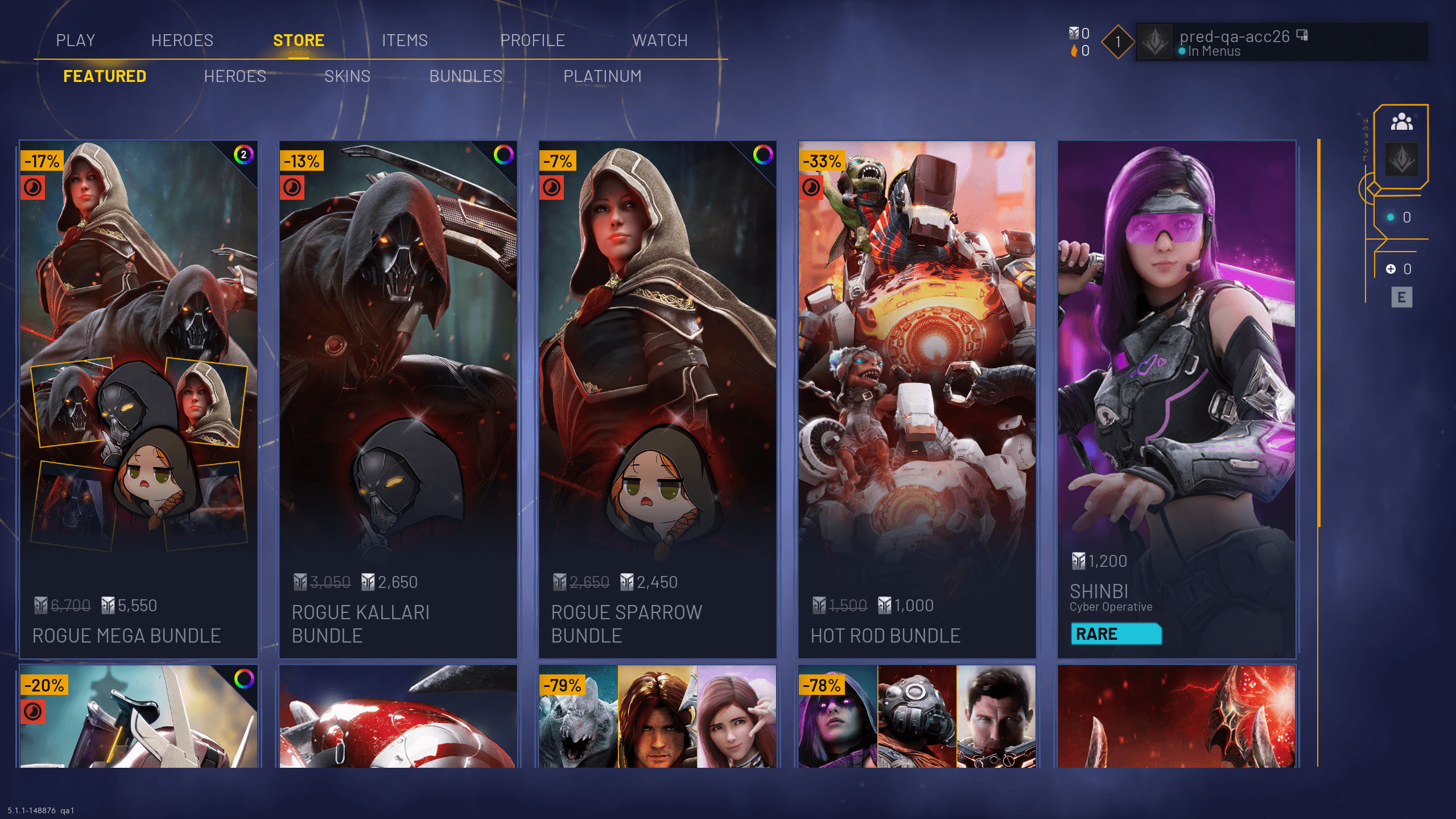Open the -78% hero trio bundle
The height and width of the screenshot is (819, 1456).
[x=917, y=717]
